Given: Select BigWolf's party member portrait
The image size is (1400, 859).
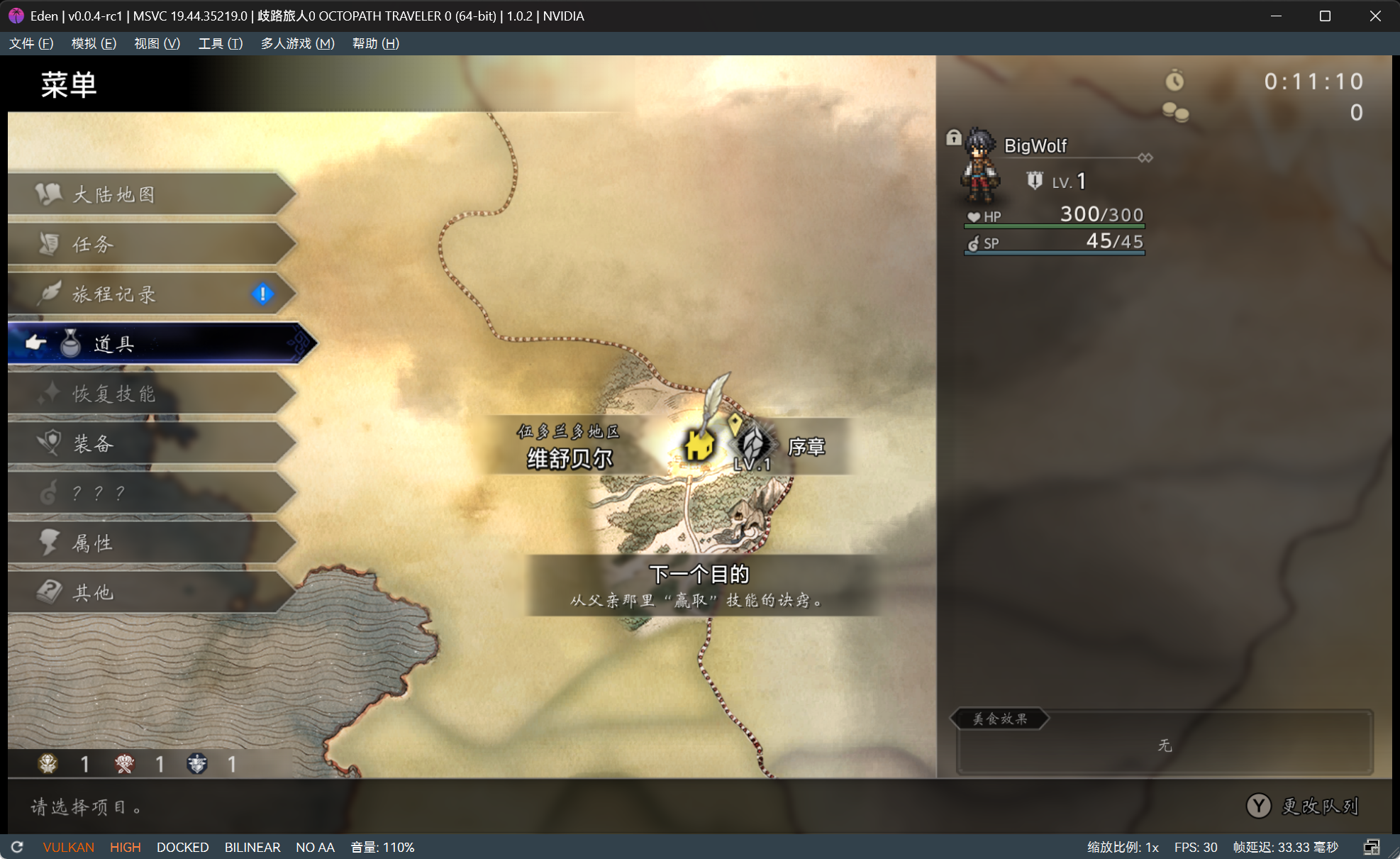Looking at the screenshot, I should (981, 165).
